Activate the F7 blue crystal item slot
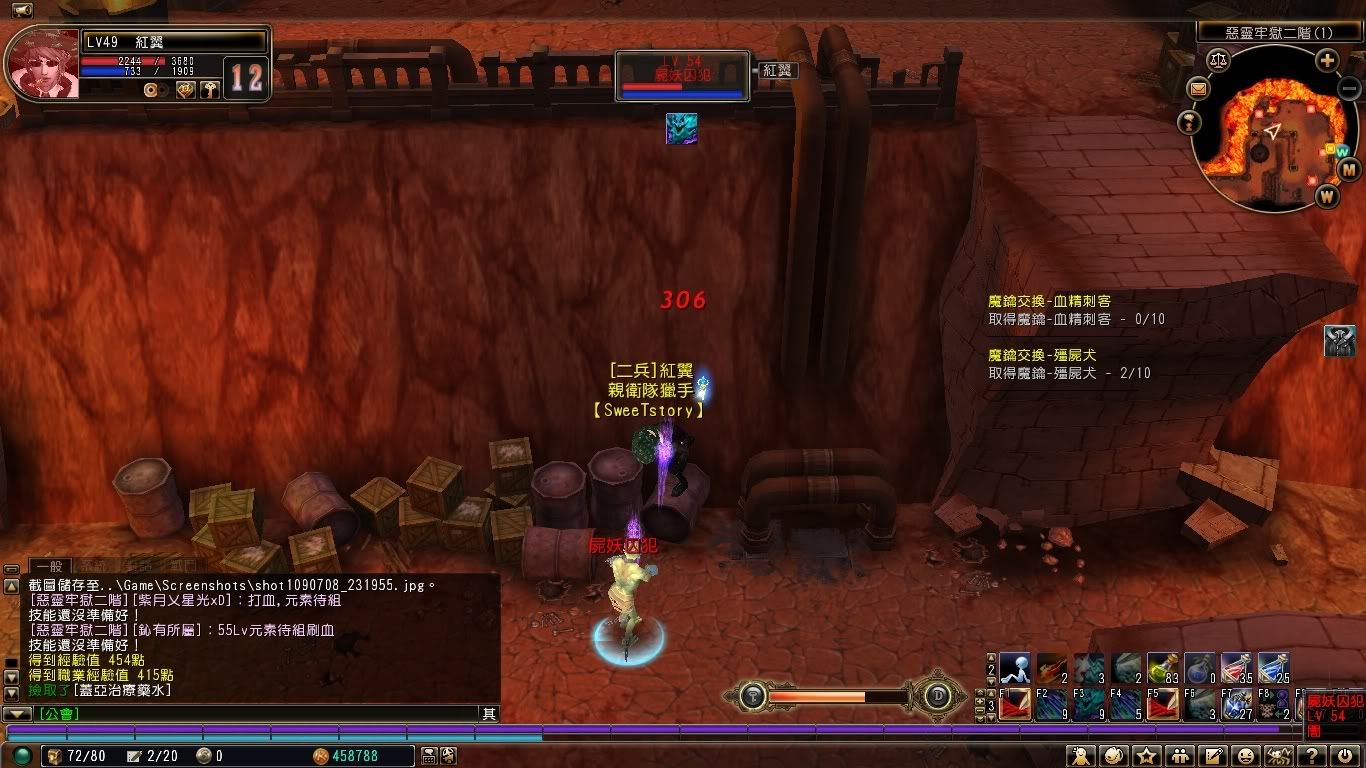Image resolution: width=1366 pixels, height=768 pixels. [x=1236, y=705]
